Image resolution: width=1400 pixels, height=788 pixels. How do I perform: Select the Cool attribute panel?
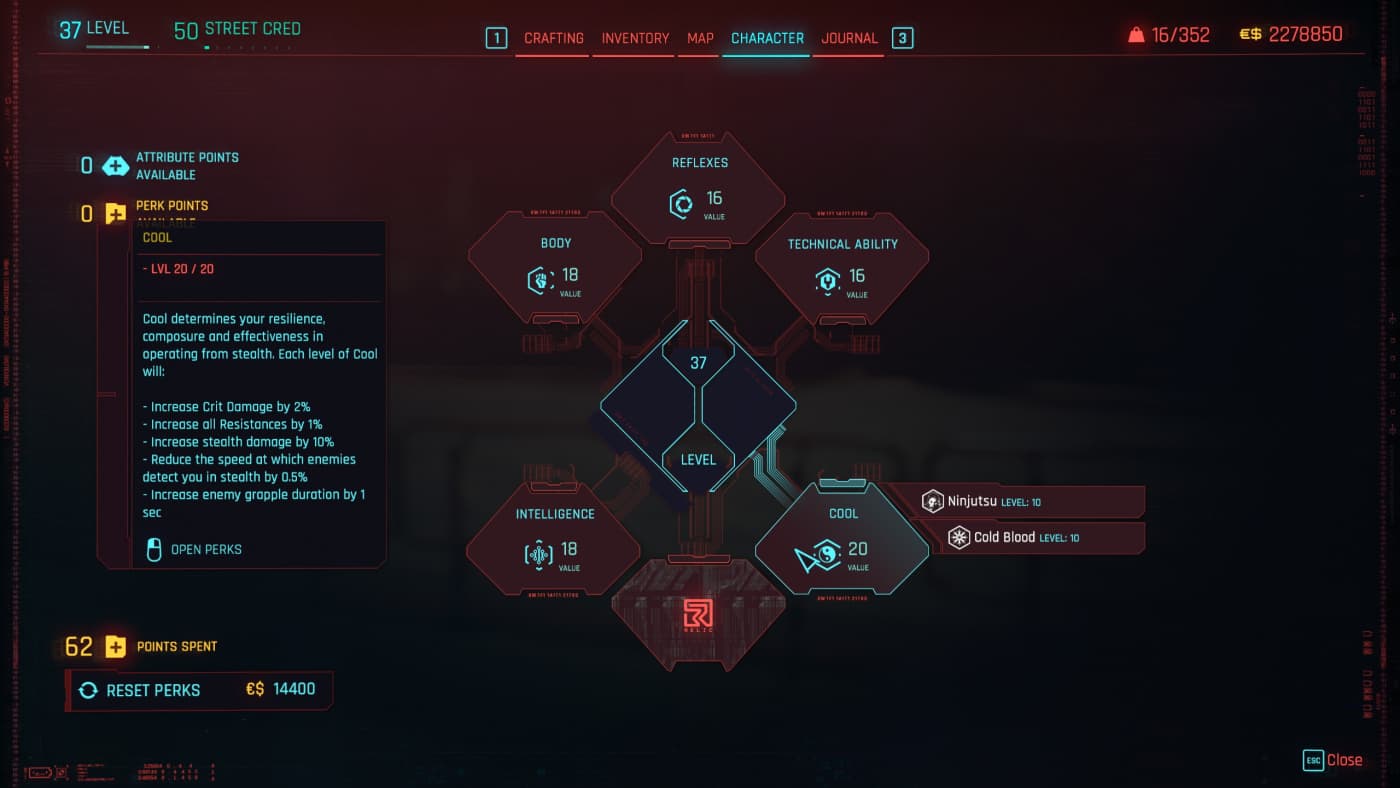pyautogui.click(x=842, y=540)
